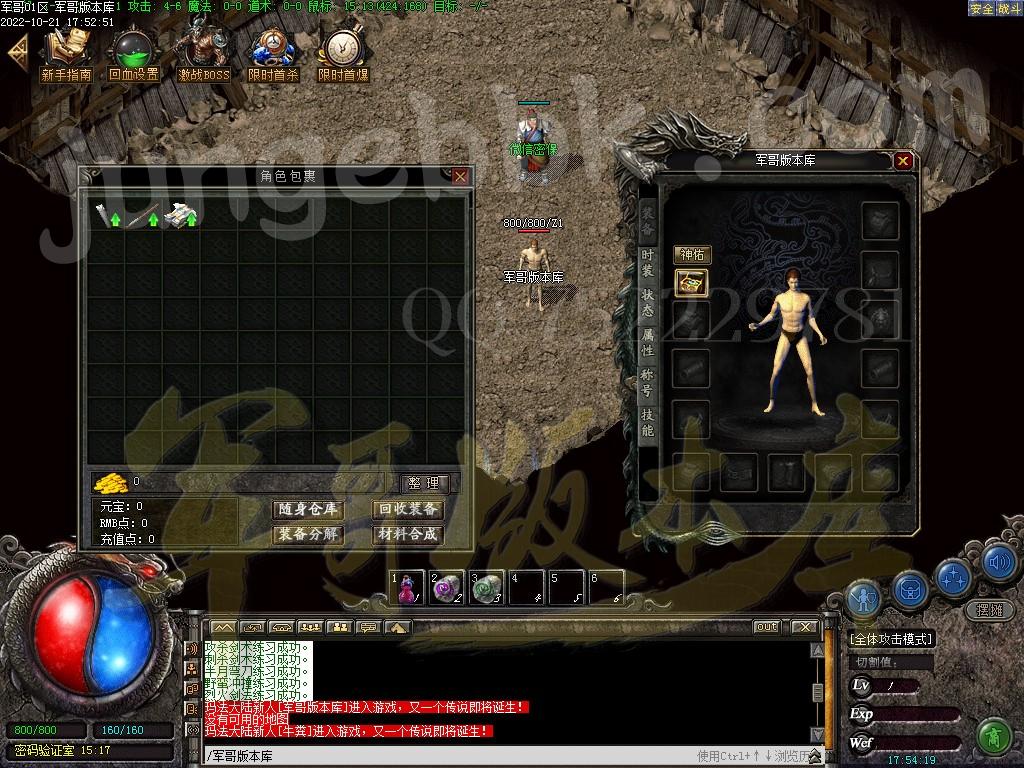Open 回血设置 healing settings
Image resolution: width=1024 pixels, height=768 pixels.
(134, 56)
